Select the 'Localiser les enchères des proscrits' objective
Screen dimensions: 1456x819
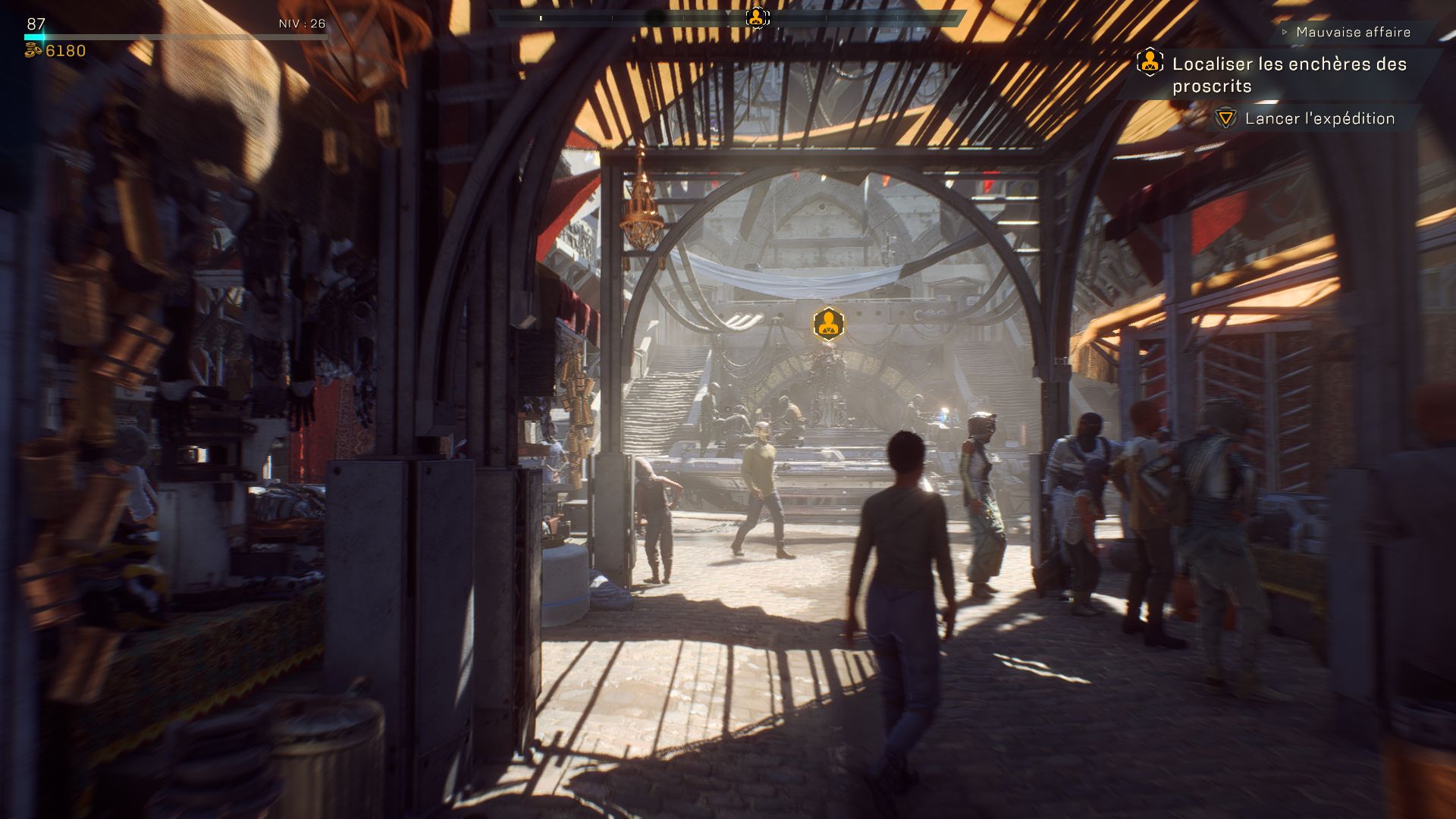(x=1288, y=74)
